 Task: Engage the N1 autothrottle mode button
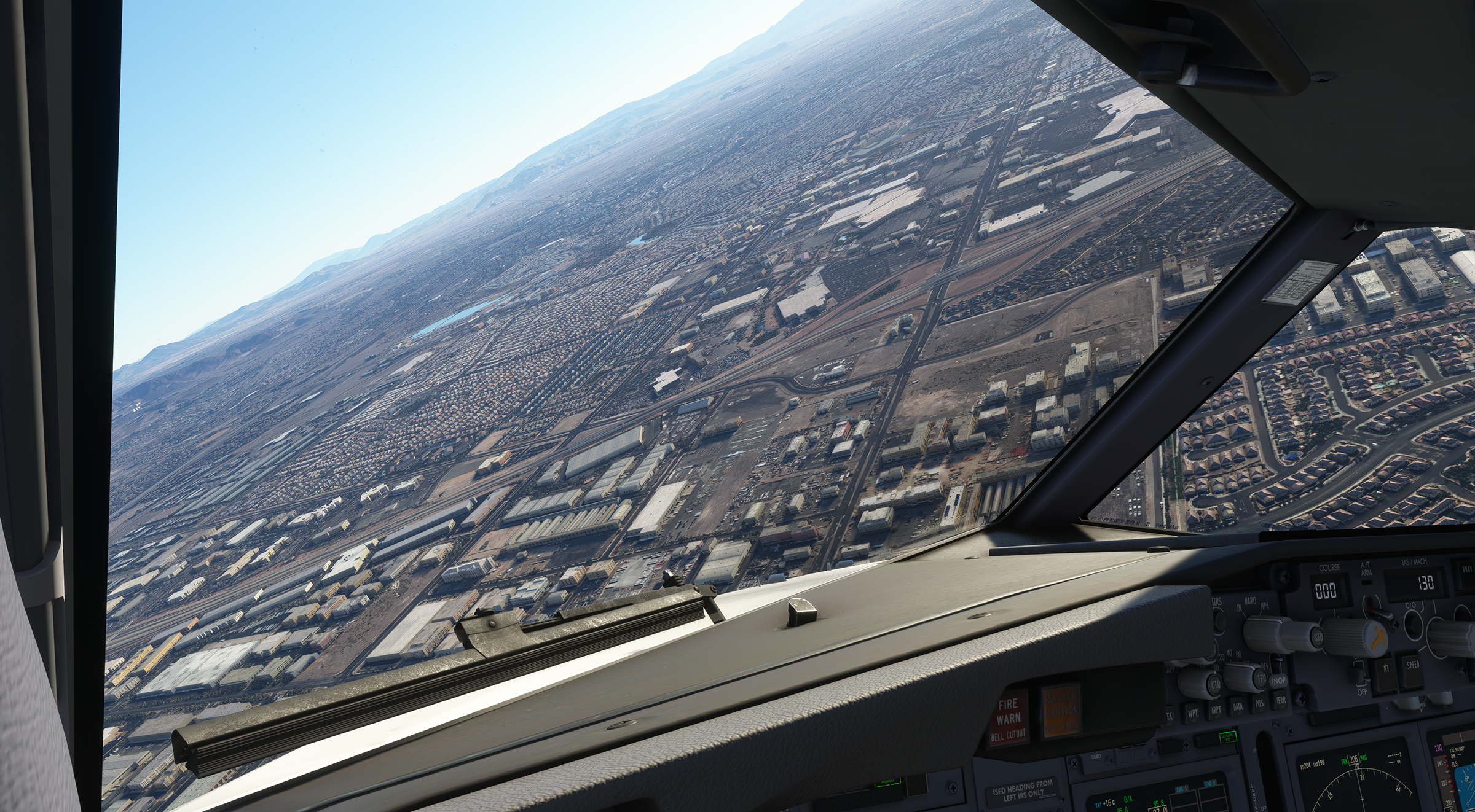coord(1385,668)
